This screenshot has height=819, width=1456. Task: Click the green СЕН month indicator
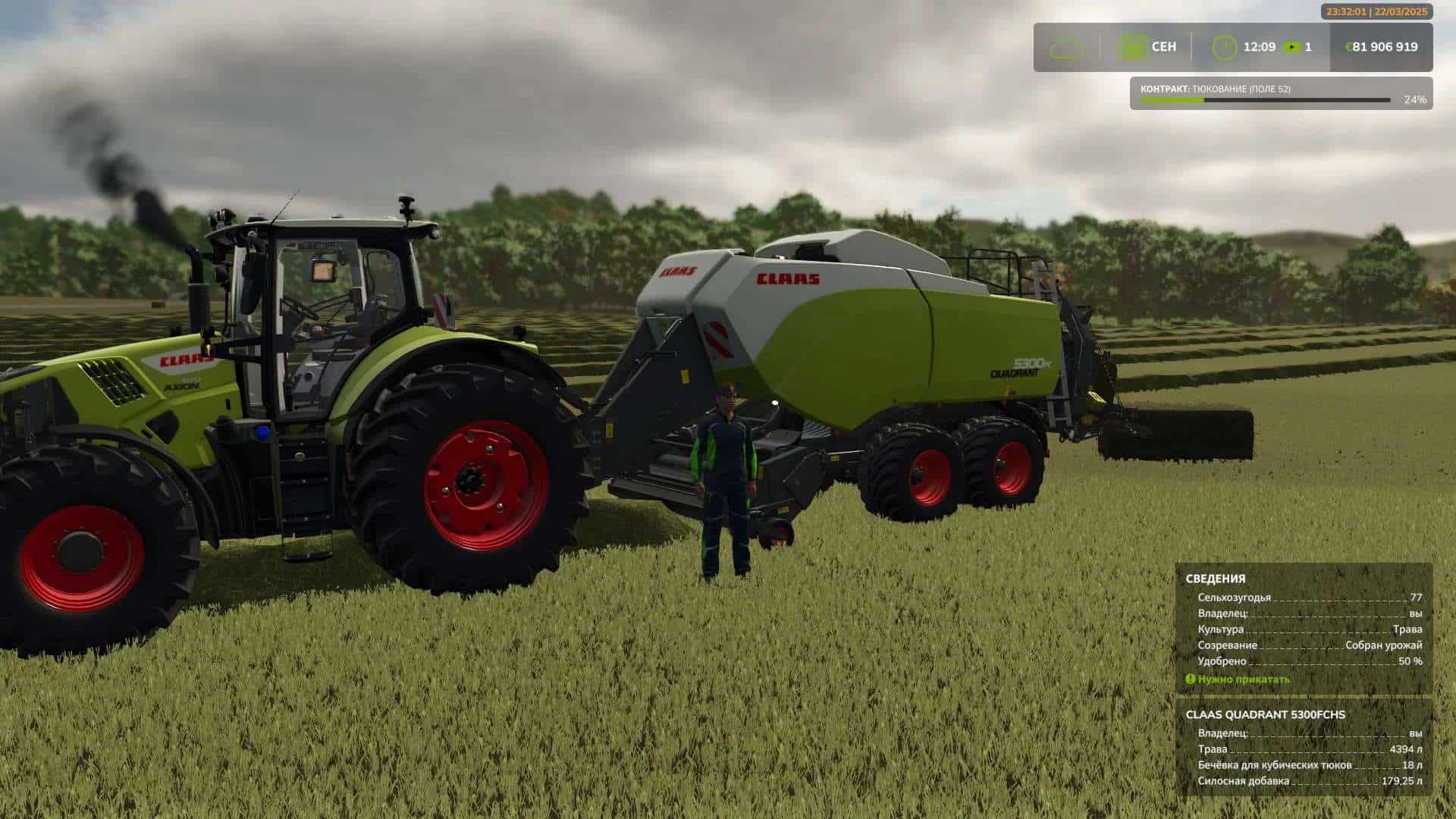1166,47
